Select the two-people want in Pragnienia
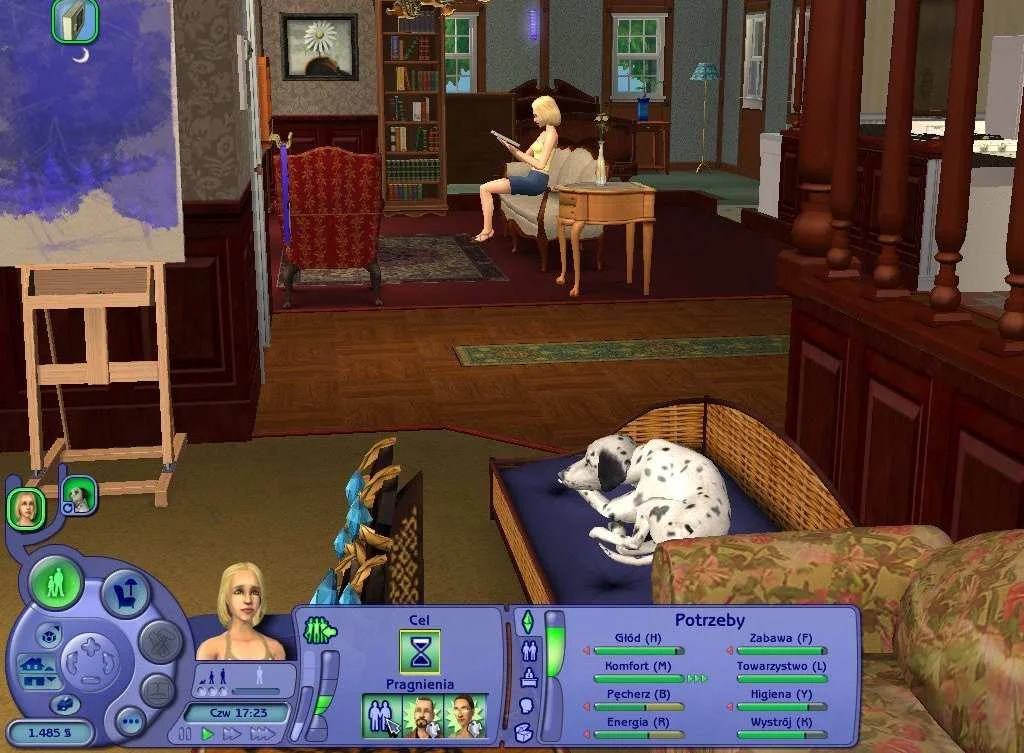 [381, 716]
